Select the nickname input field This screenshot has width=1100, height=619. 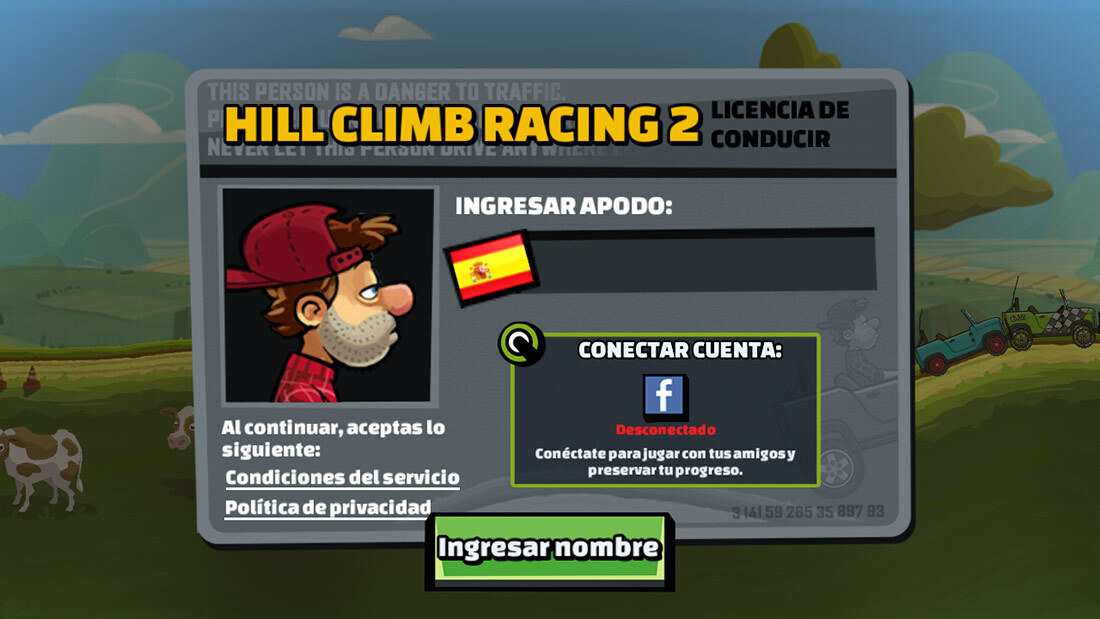704,260
